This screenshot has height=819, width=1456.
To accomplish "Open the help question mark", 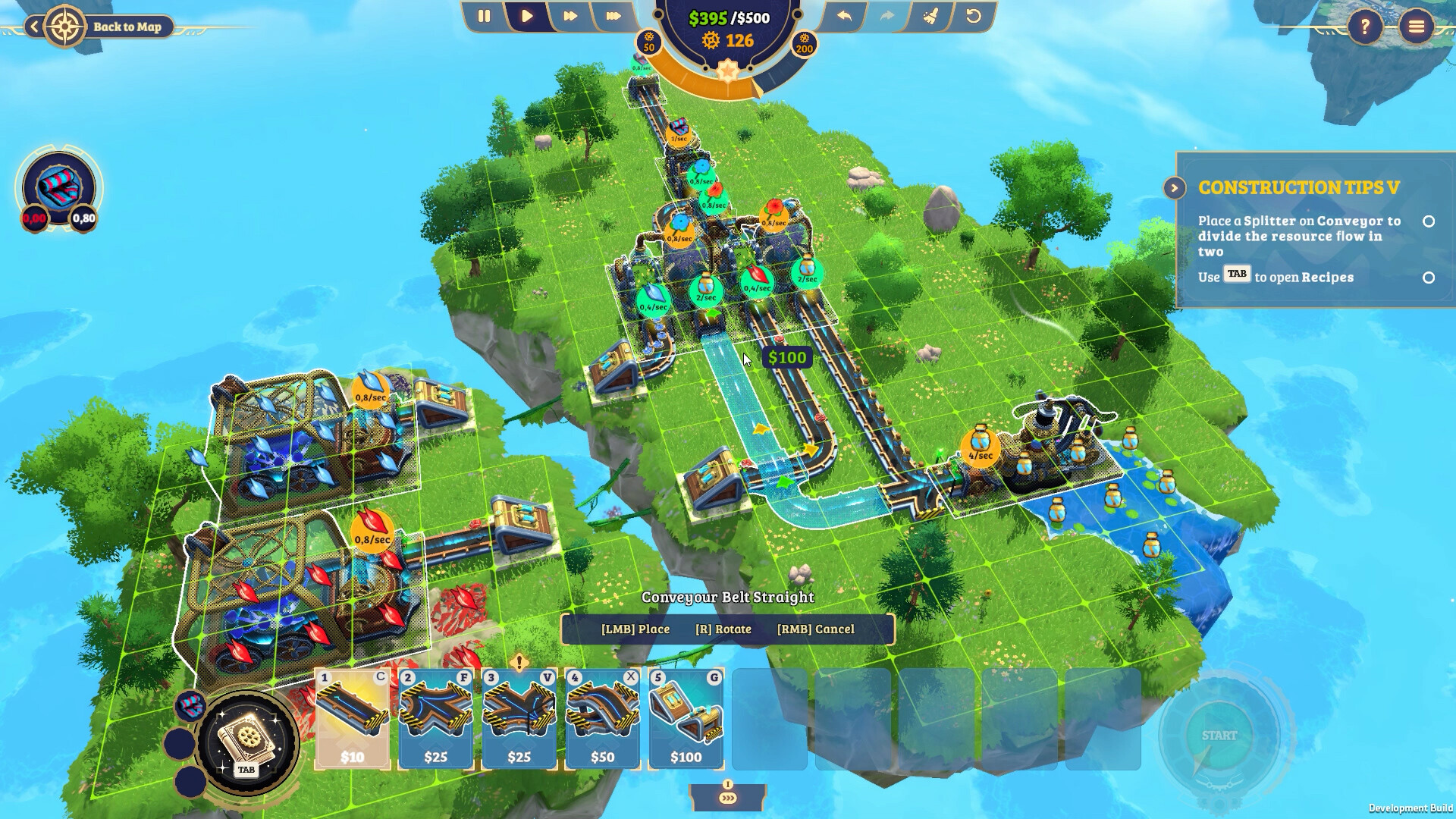I will point(1367,28).
